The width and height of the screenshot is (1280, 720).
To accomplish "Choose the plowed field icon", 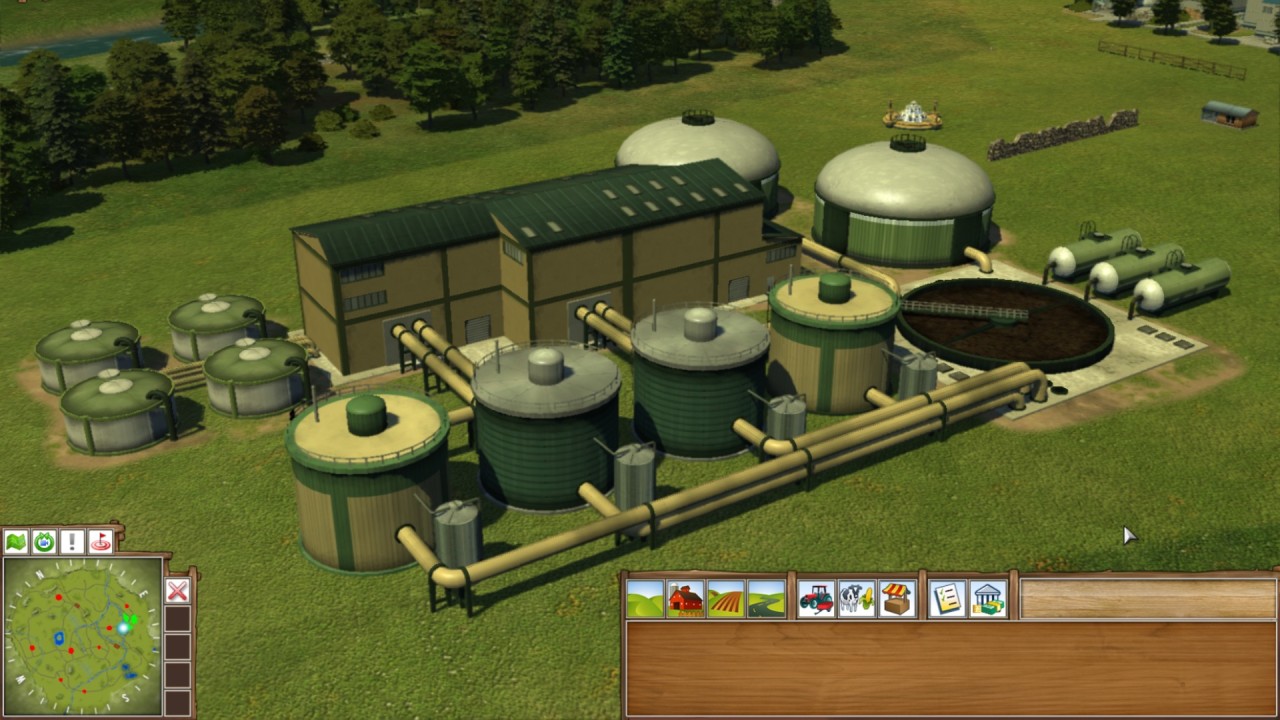I will (726, 599).
